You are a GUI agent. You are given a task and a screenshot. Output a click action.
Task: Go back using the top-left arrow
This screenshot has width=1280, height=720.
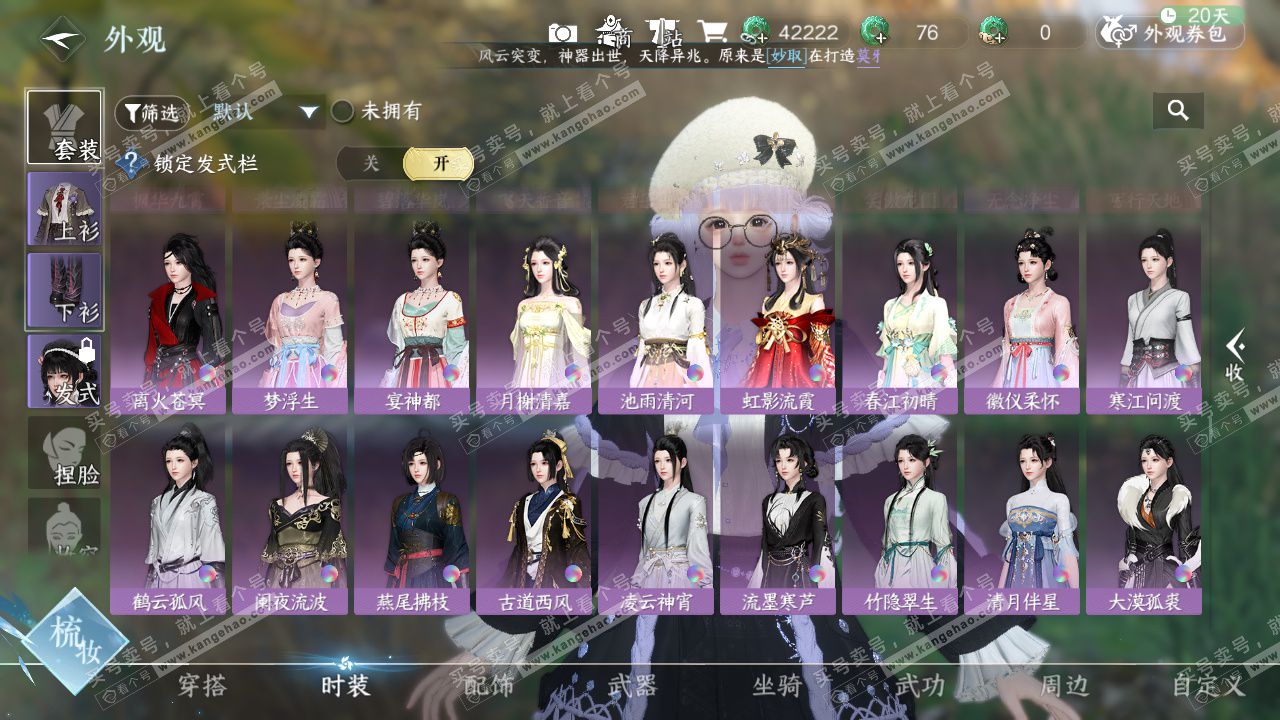tap(62, 39)
